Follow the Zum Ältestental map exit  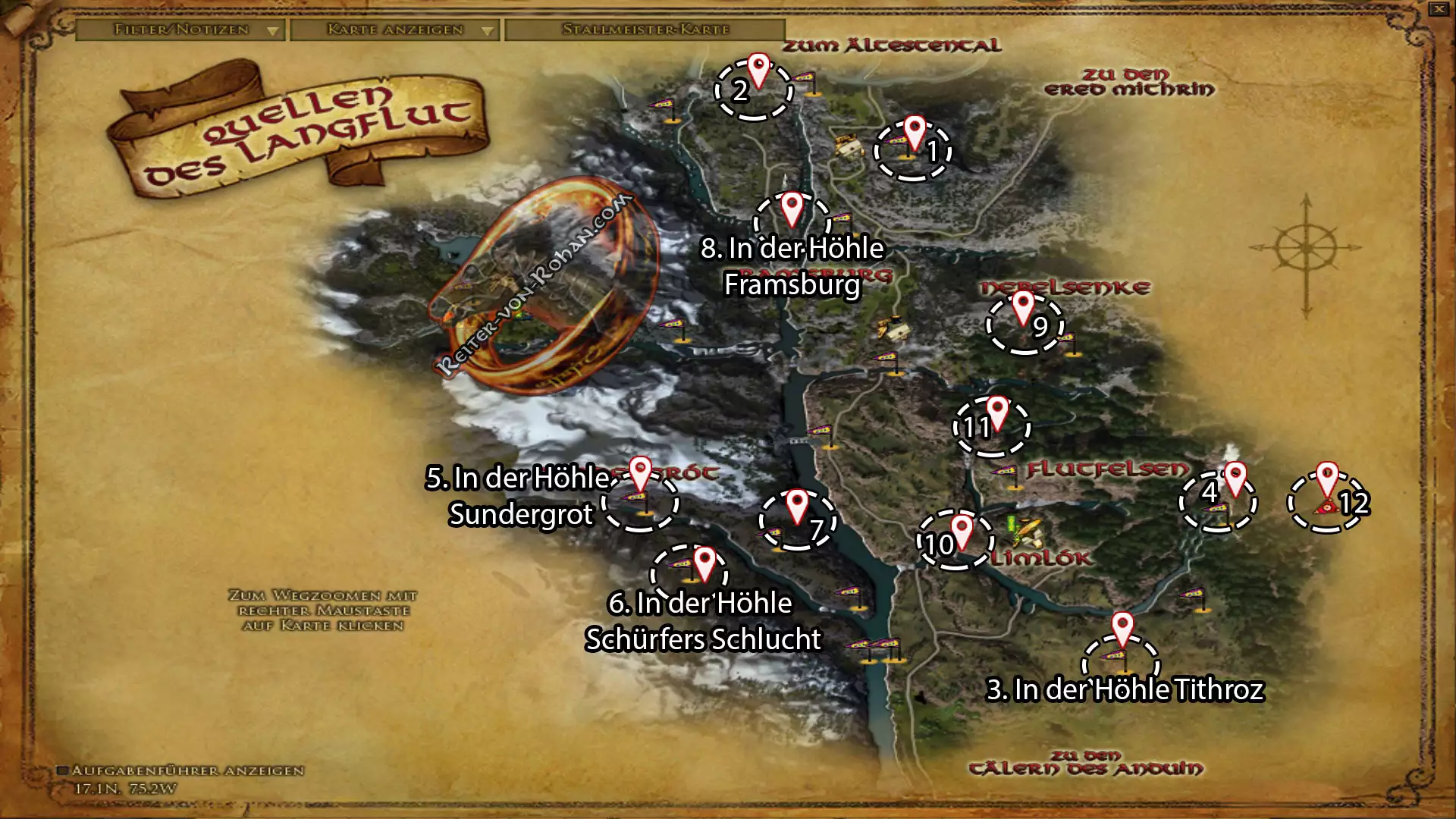pos(891,45)
